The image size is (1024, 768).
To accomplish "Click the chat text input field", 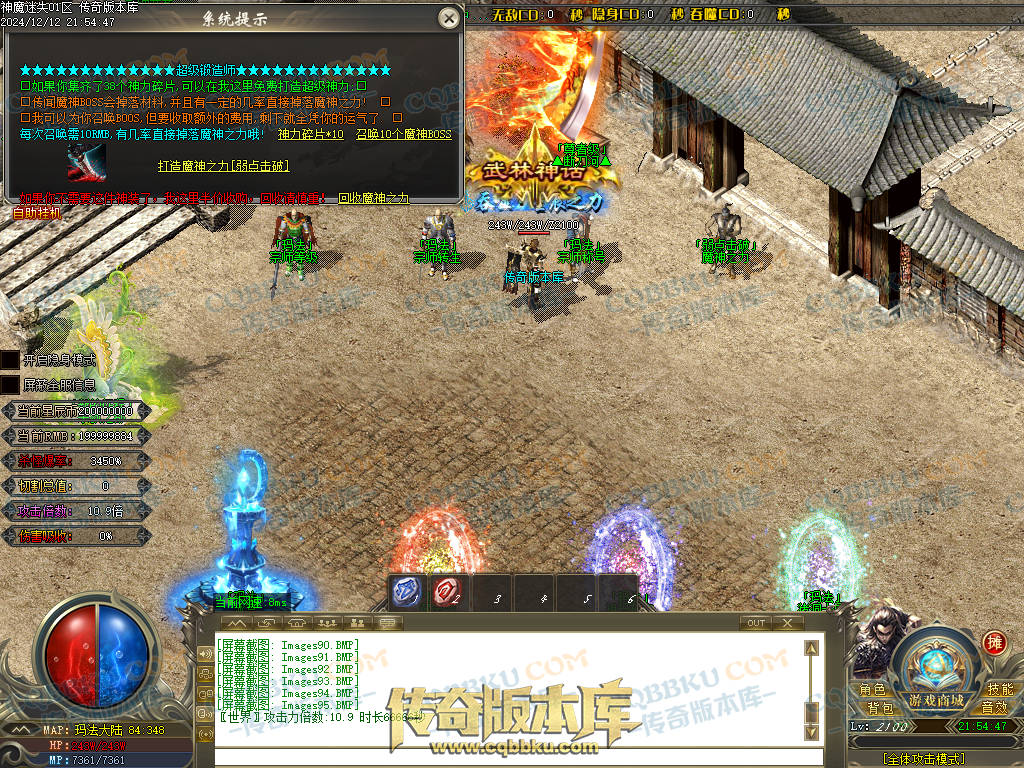I will tap(510, 754).
